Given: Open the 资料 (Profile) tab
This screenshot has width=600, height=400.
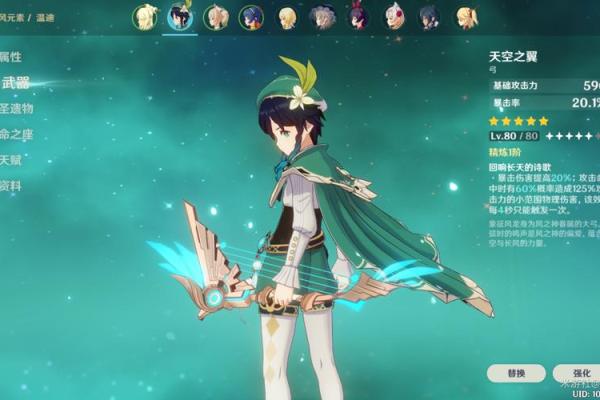Looking at the screenshot, I should coord(12,186).
